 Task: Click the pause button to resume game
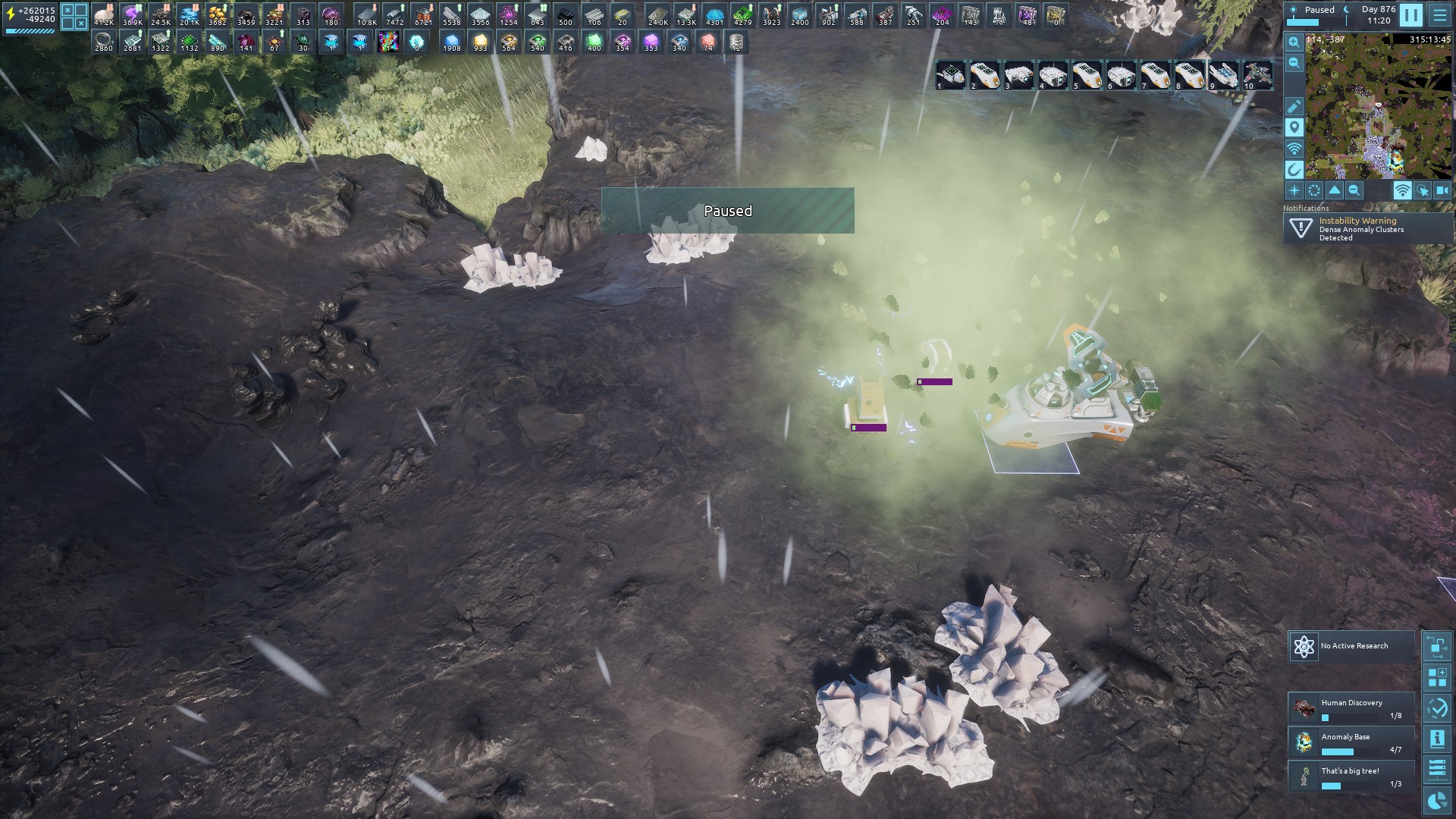coord(1410,15)
